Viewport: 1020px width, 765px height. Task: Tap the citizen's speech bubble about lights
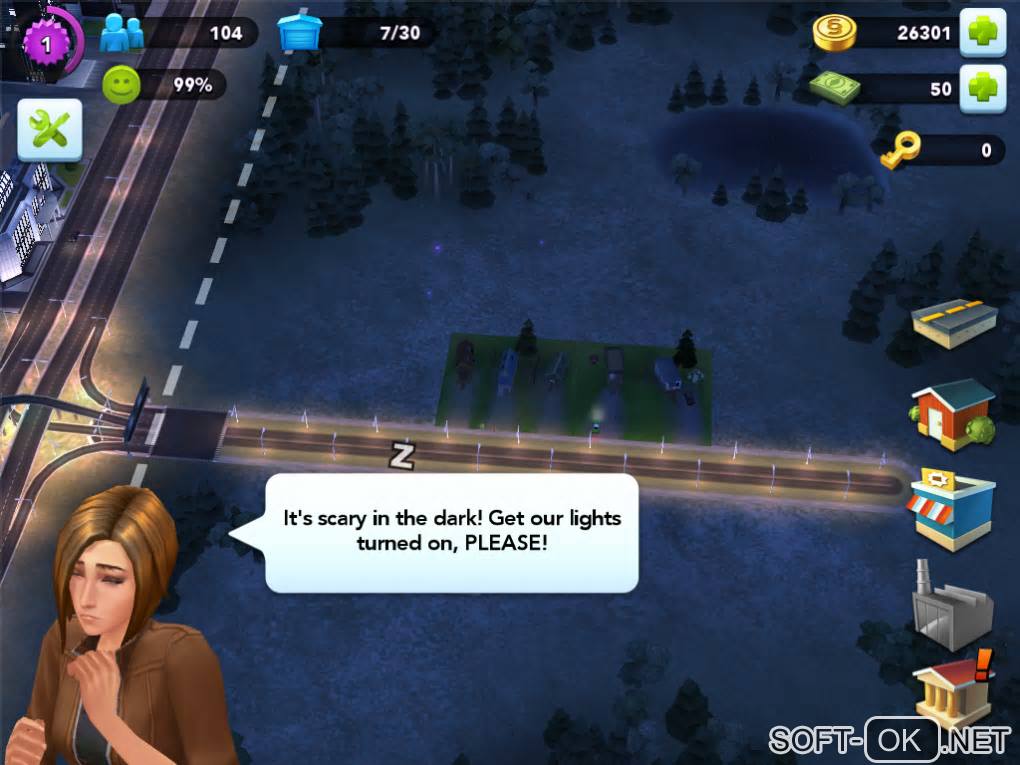pos(451,532)
